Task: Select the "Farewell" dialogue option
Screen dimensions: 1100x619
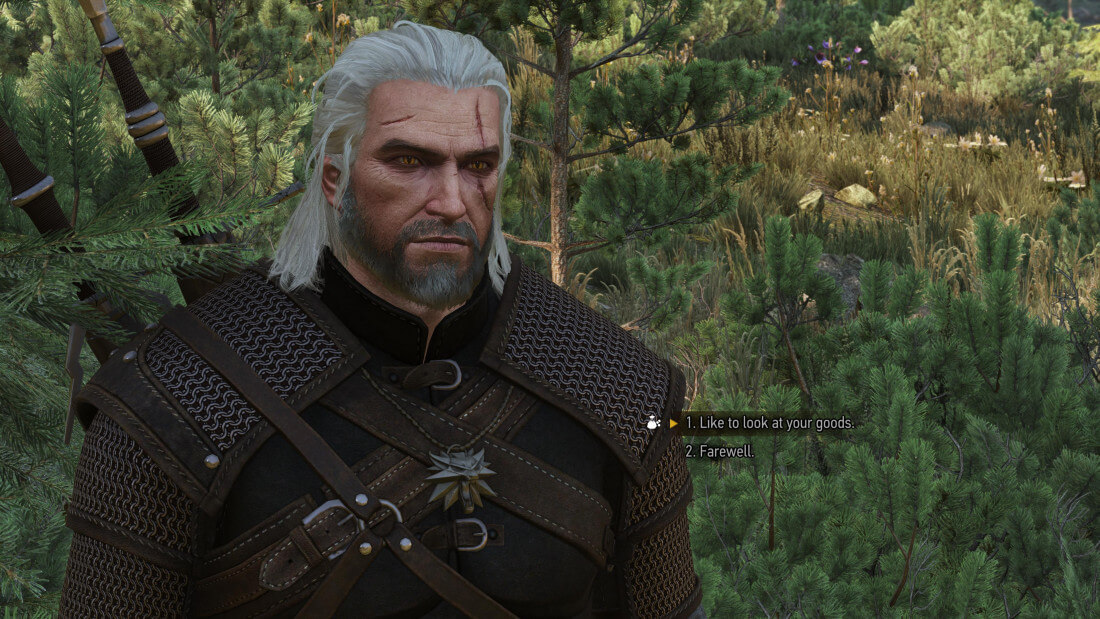Action: tap(720, 451)
